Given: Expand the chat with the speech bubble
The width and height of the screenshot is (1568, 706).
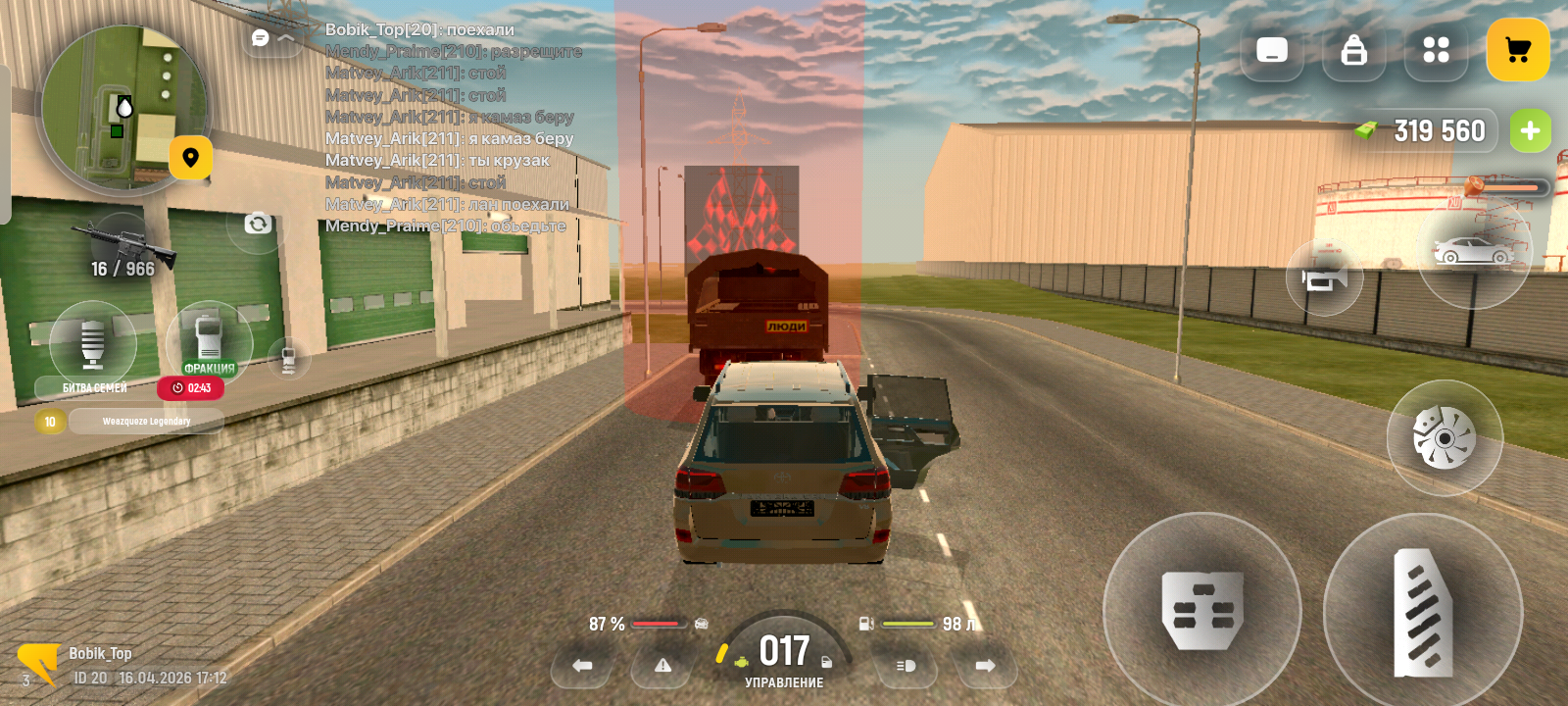Looking at the screenshot, I should (261, 38).
